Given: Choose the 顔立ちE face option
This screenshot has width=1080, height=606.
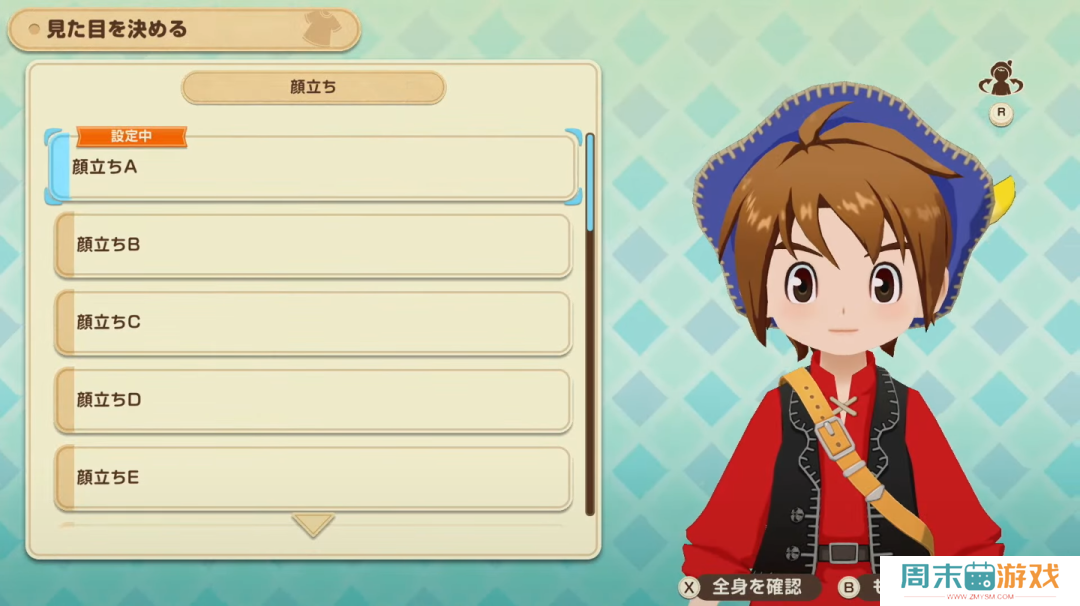Looking at the screenshot, I should (x=313, y=478).
